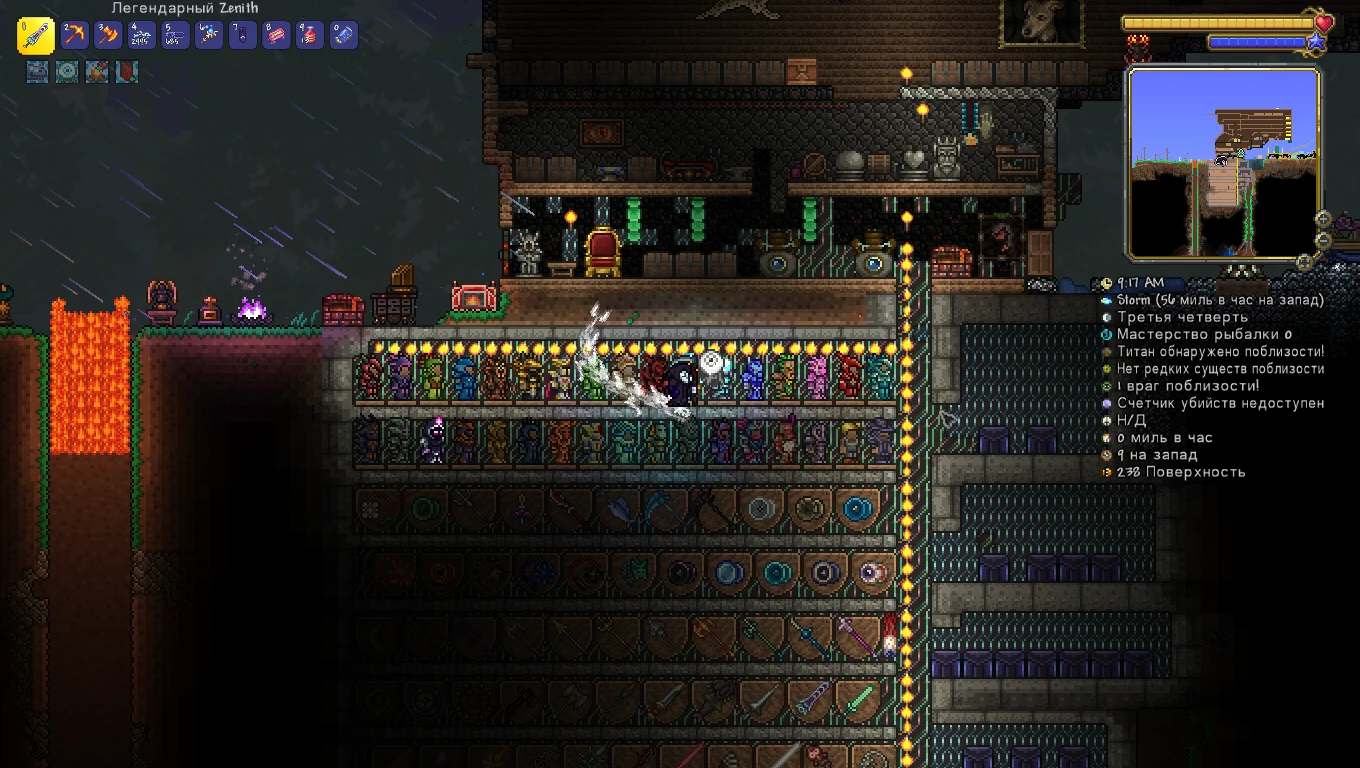Select the glowing staff in hotbar slot 6
1360x768 pixels.
click(x=209, y=34)
